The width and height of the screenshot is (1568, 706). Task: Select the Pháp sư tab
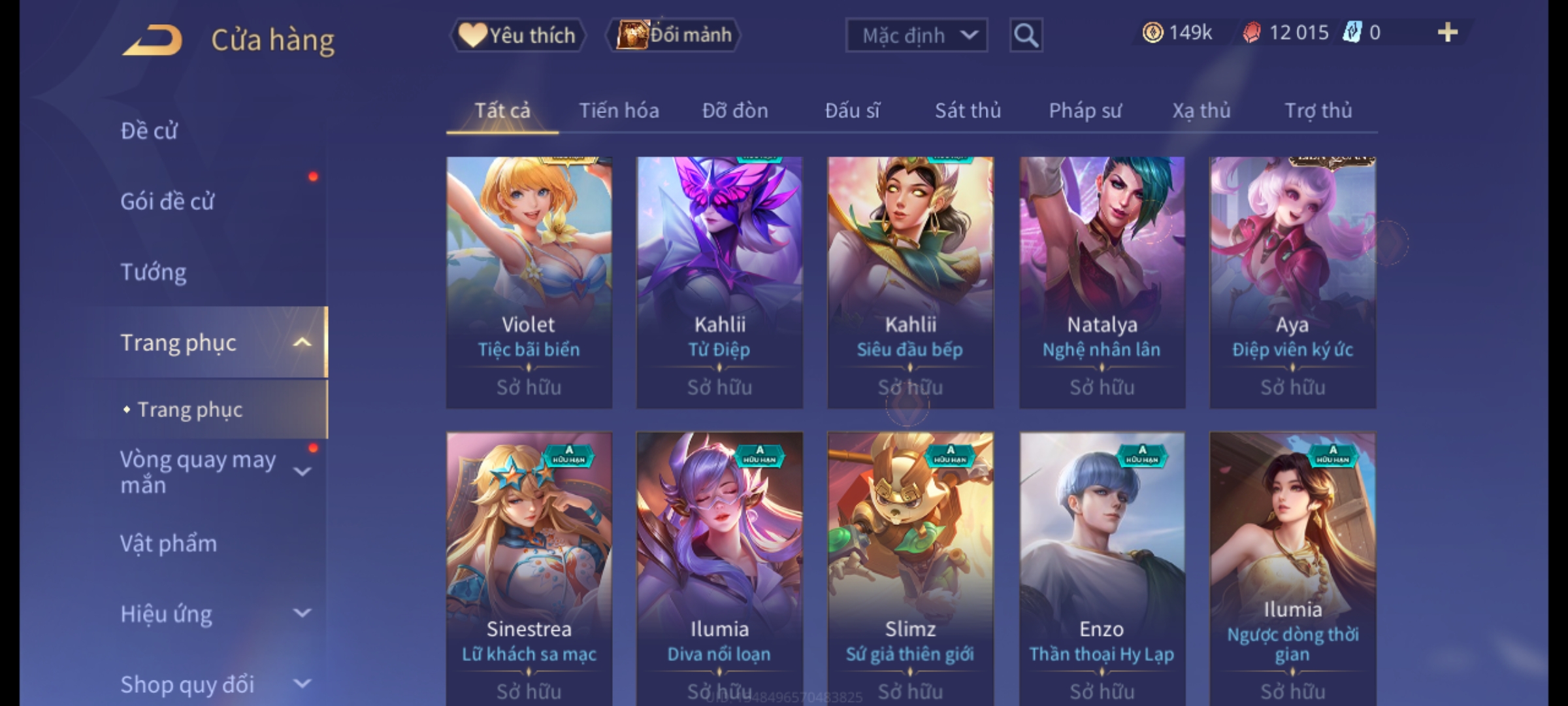click(x=1085, y=110)
